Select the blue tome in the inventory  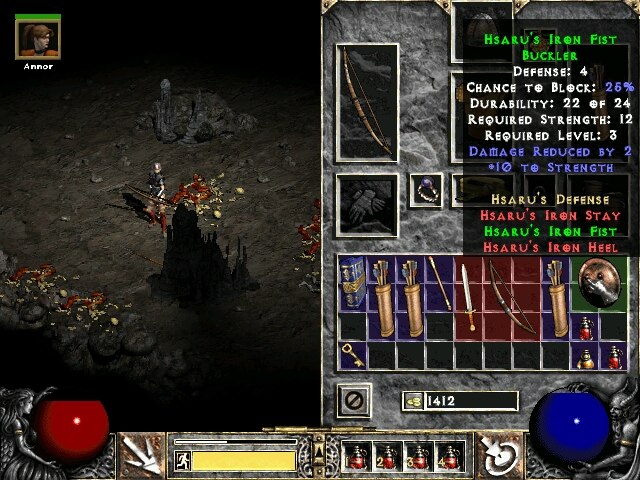point(353,283)
